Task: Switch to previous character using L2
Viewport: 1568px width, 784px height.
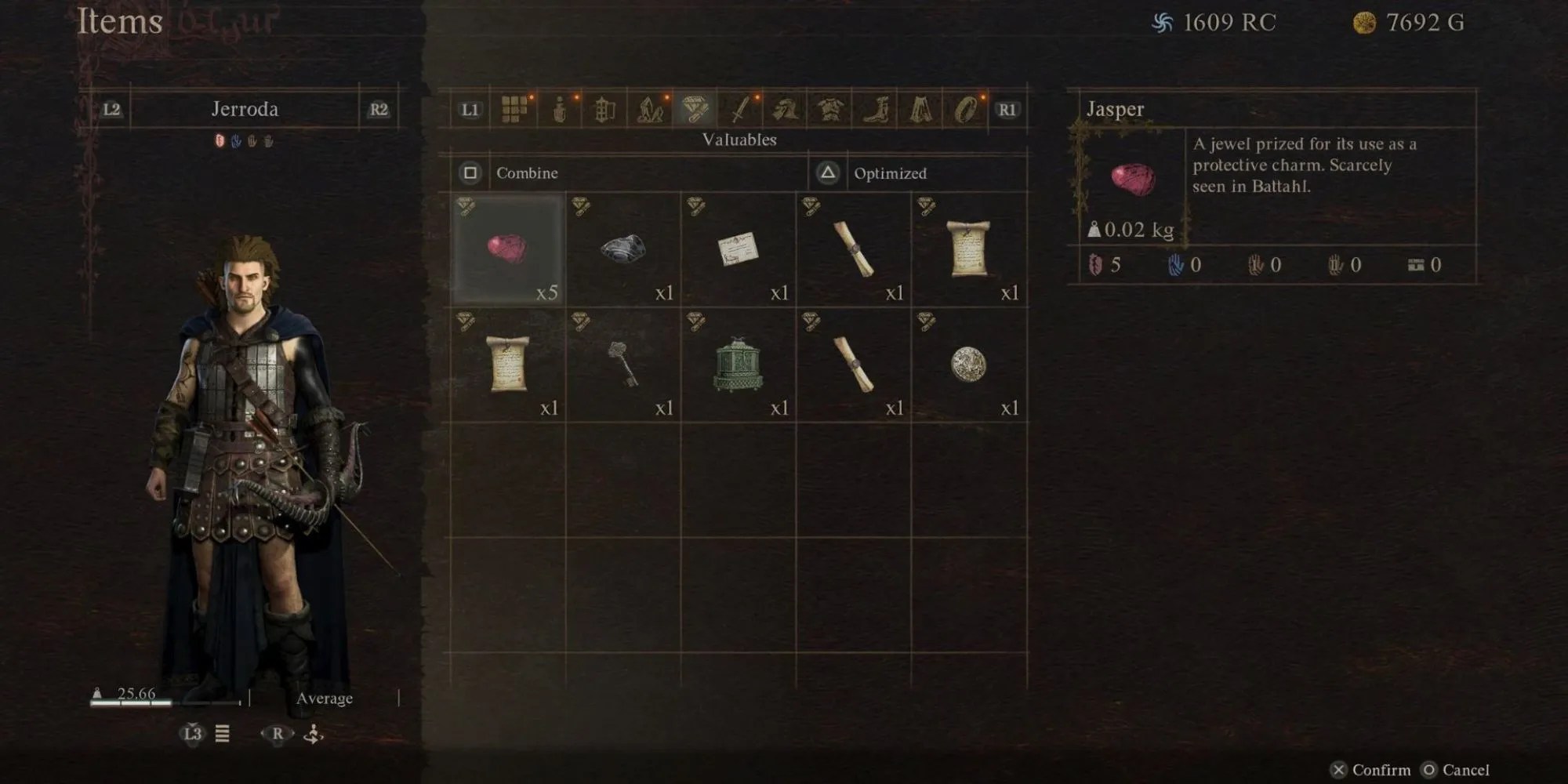Action: 112,109
